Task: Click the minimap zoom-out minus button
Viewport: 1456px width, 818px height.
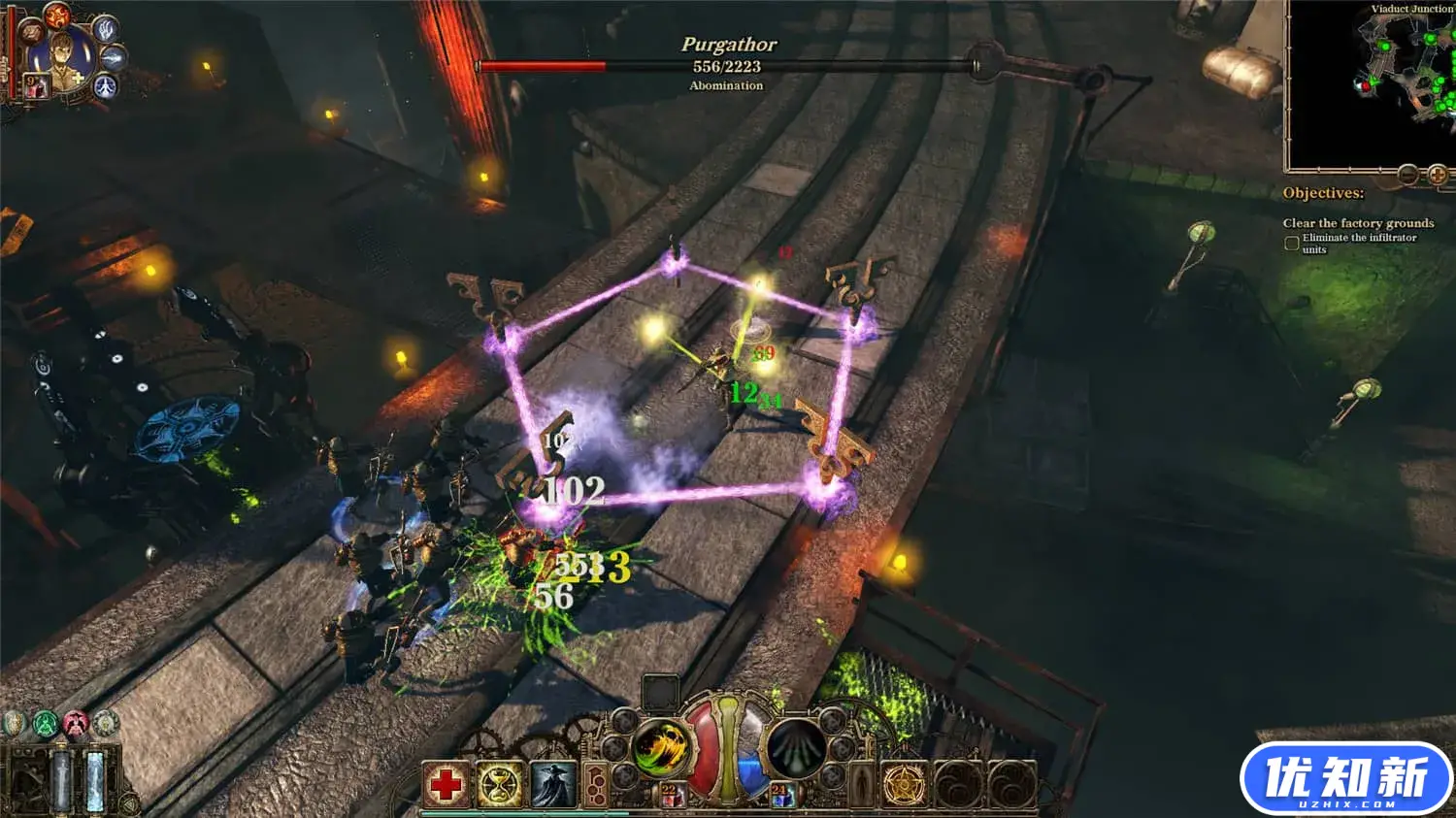Action: [1407, 175]
